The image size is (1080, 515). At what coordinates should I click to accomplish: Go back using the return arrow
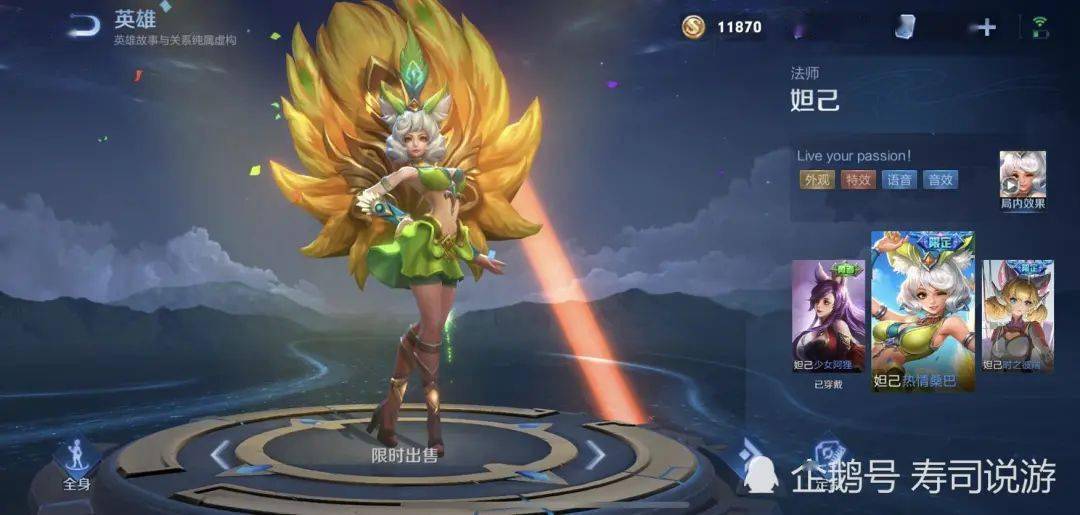[83, 26]
